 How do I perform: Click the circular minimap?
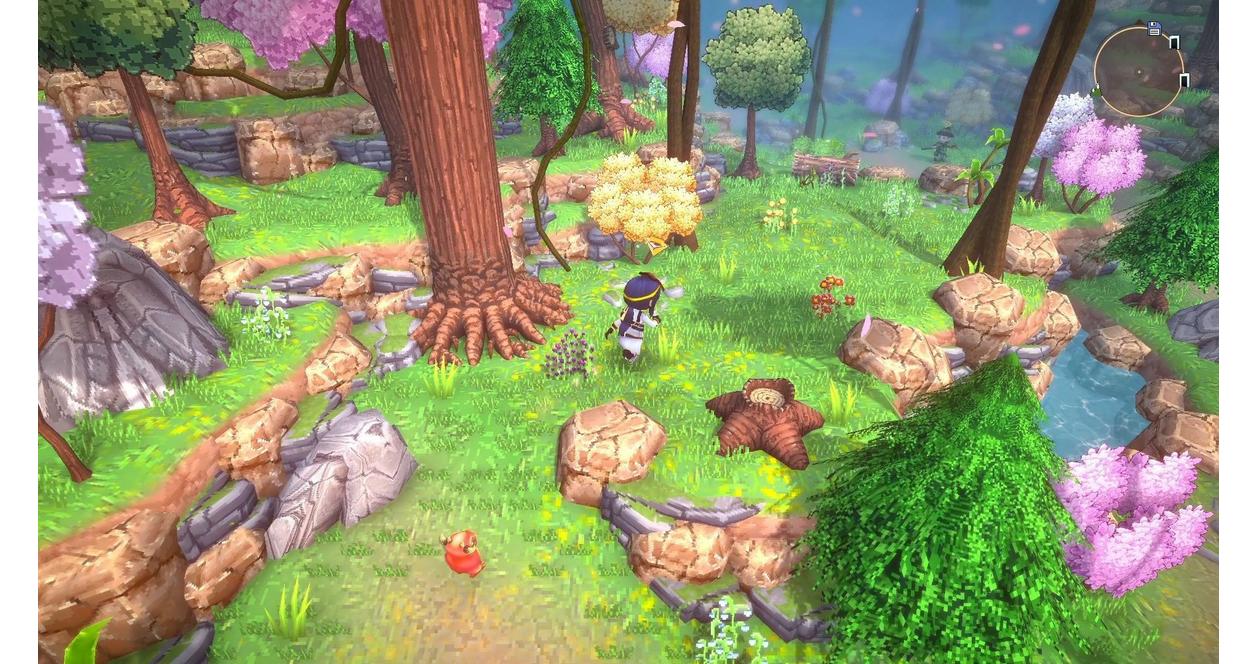pyautogui.click(x=1138, y=71)
